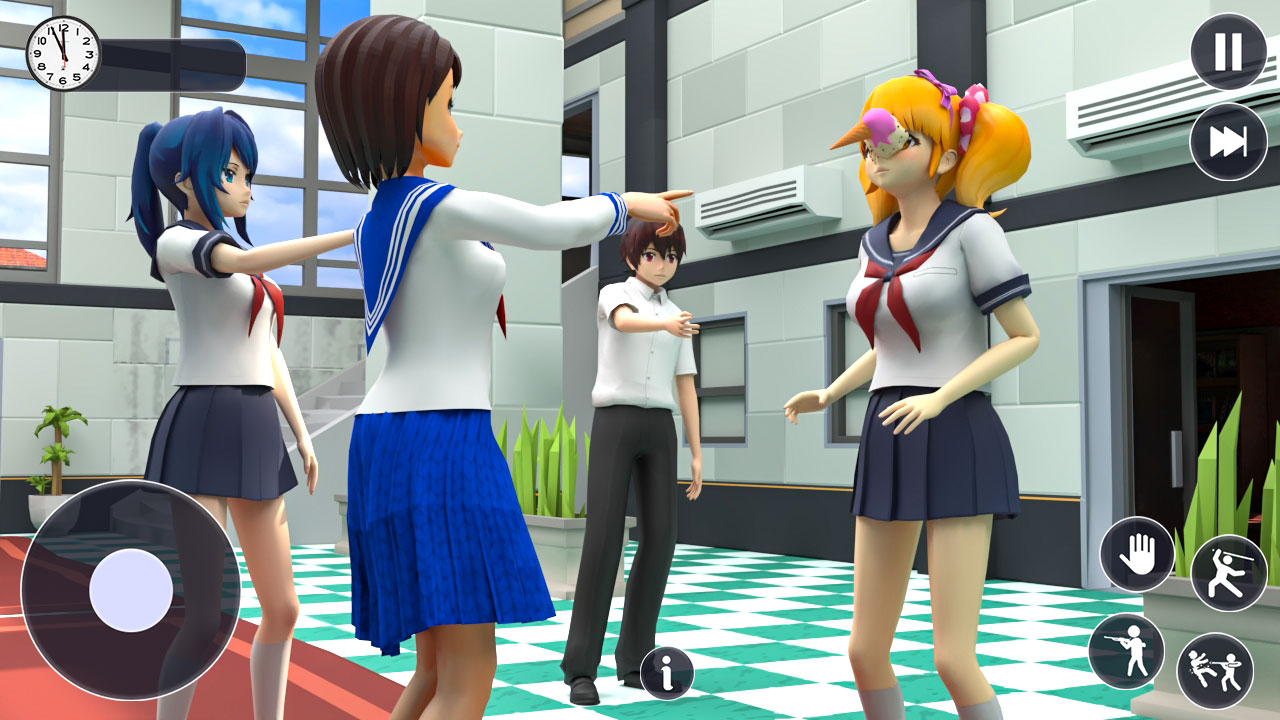Check the wall clock top left
The height and width of the screenshot is (720, 1280).
click(x=60, y=55)
